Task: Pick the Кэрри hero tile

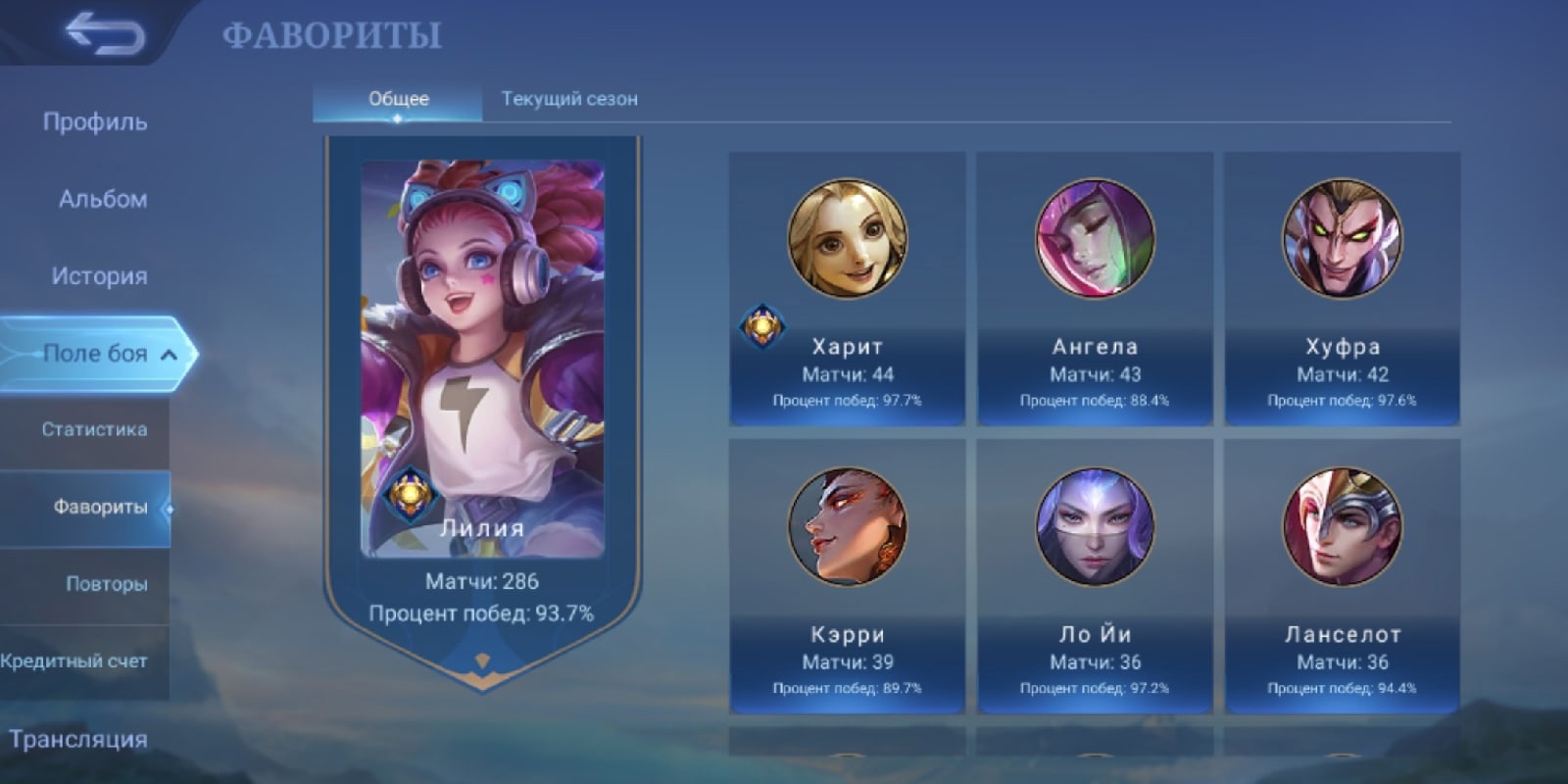Action: point(847,576)
